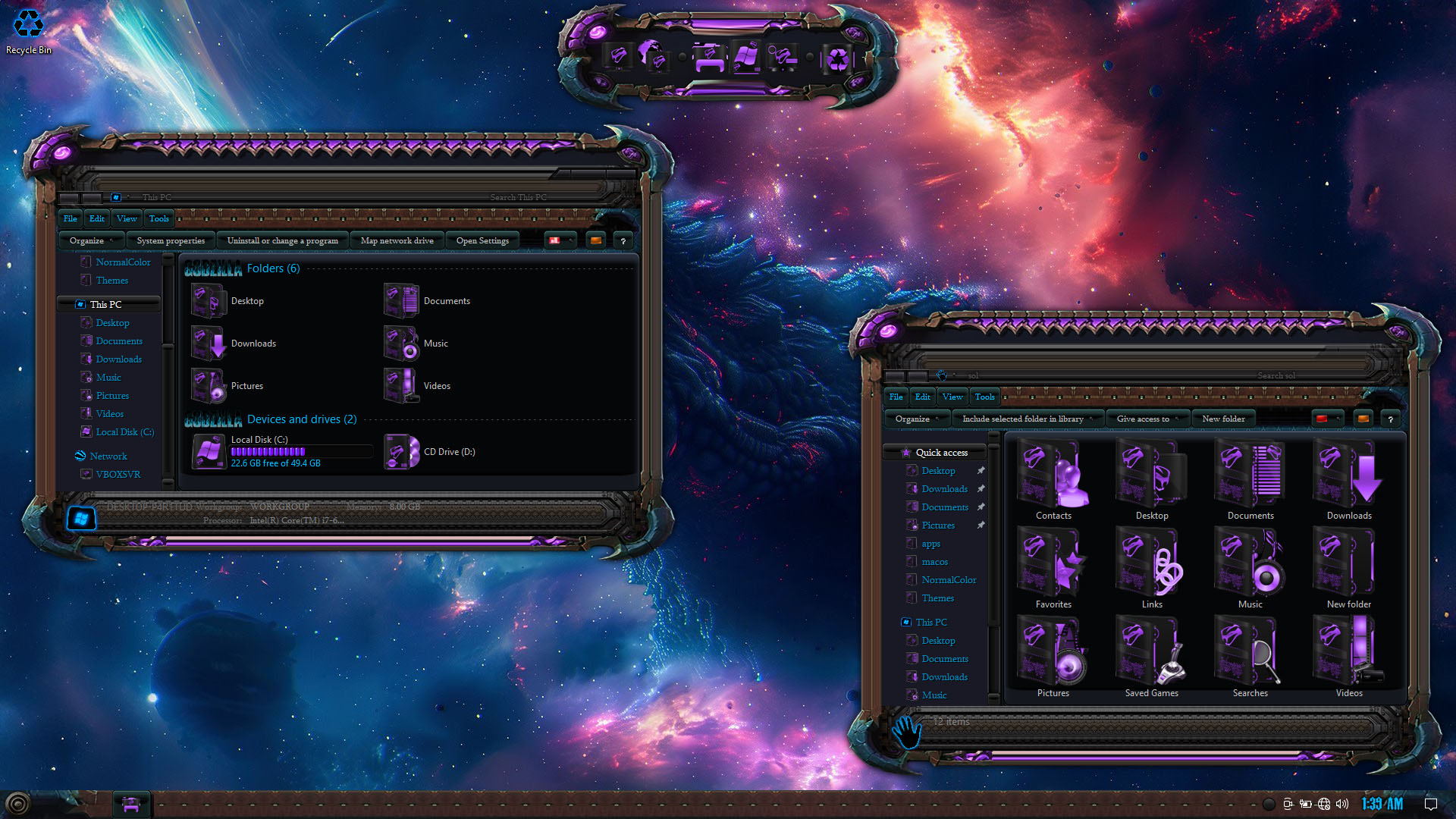The width and height of the screenshot is (1456, 819).
Task: Open the Saved Games folder
Action: 1152,658
